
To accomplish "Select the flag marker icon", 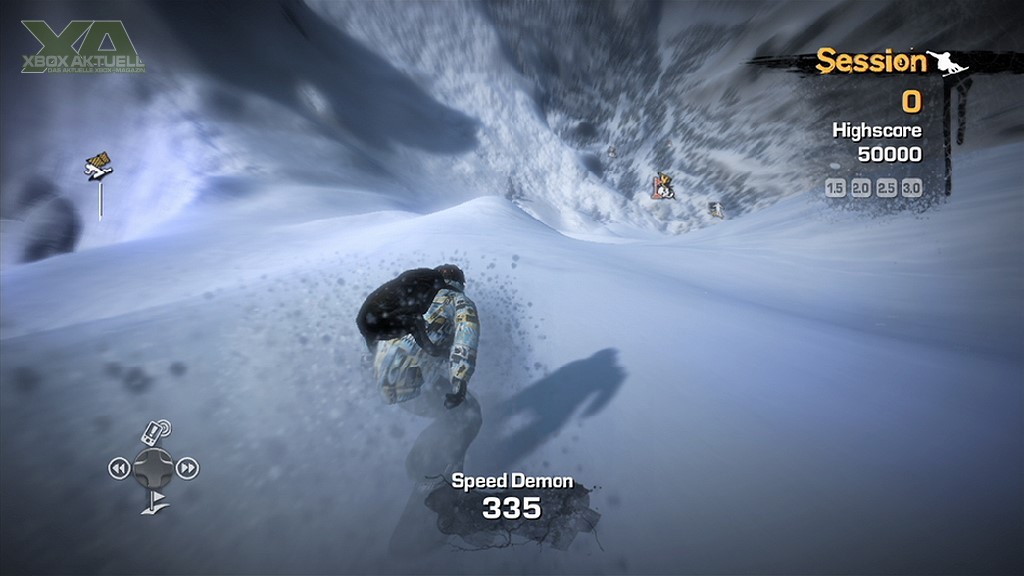I will point(154,502).
